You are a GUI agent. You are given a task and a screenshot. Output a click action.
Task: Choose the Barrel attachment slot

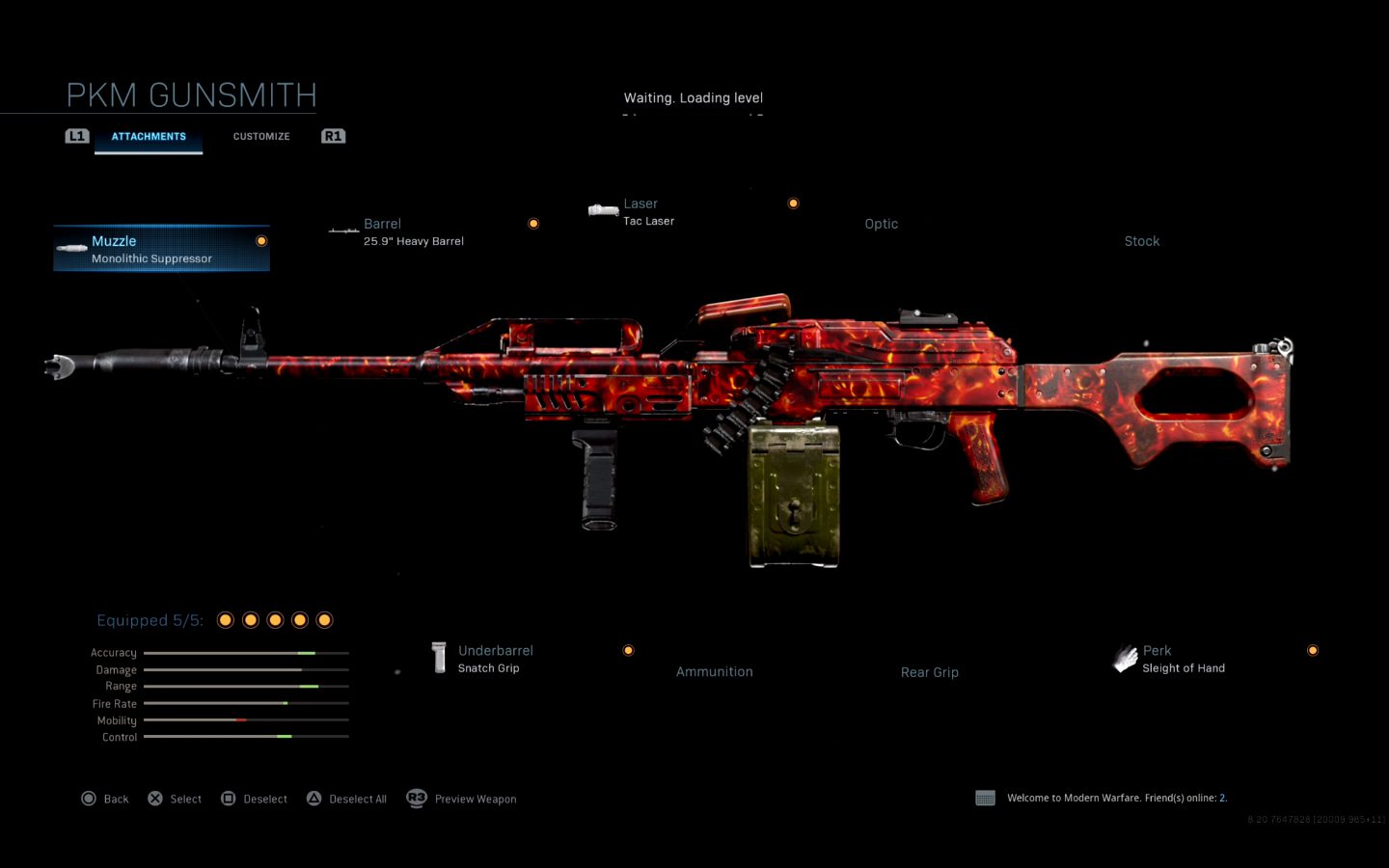tap(413, 231)
